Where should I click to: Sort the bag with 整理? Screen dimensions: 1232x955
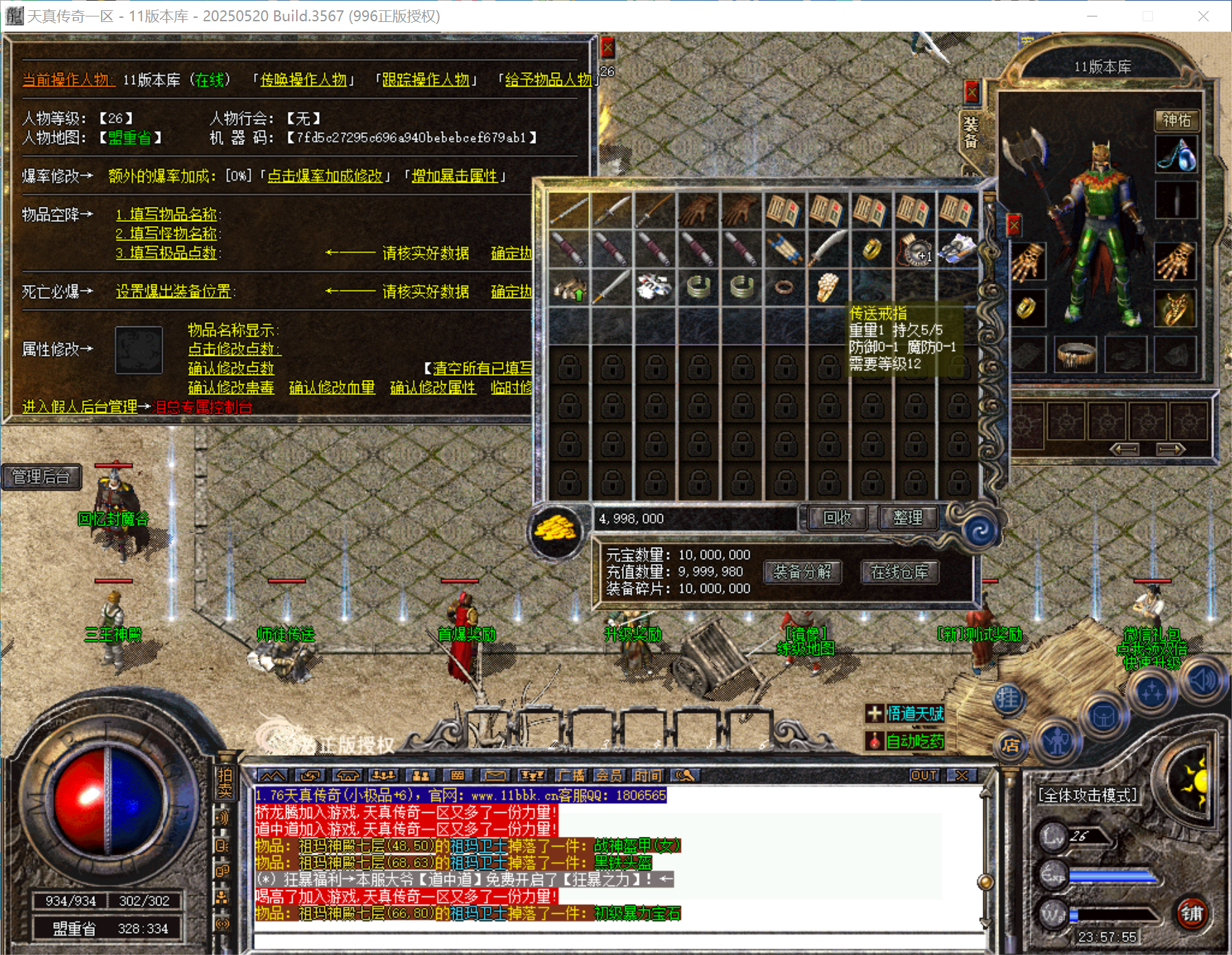coord(908,517)
